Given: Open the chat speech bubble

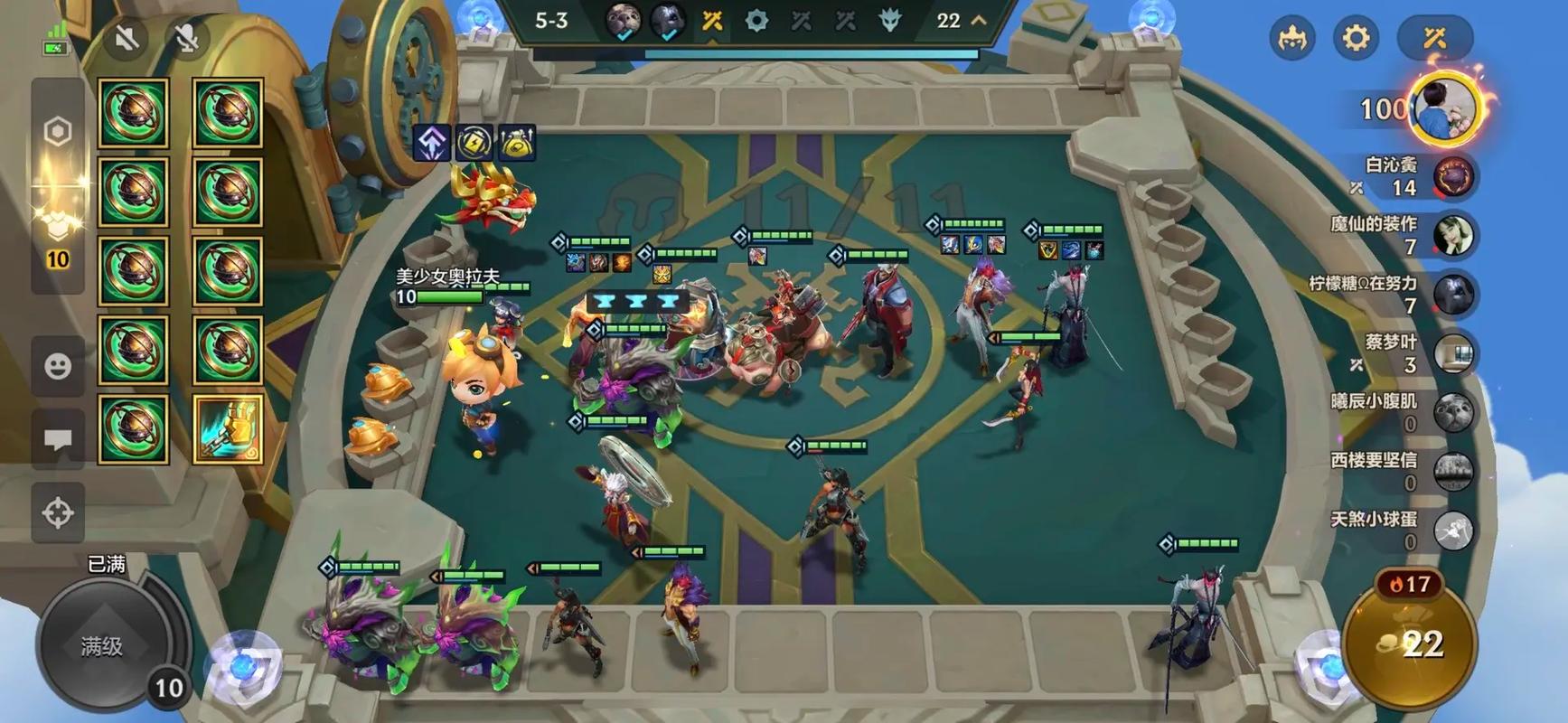Looking at the screenshot, I should coord(58,440).
